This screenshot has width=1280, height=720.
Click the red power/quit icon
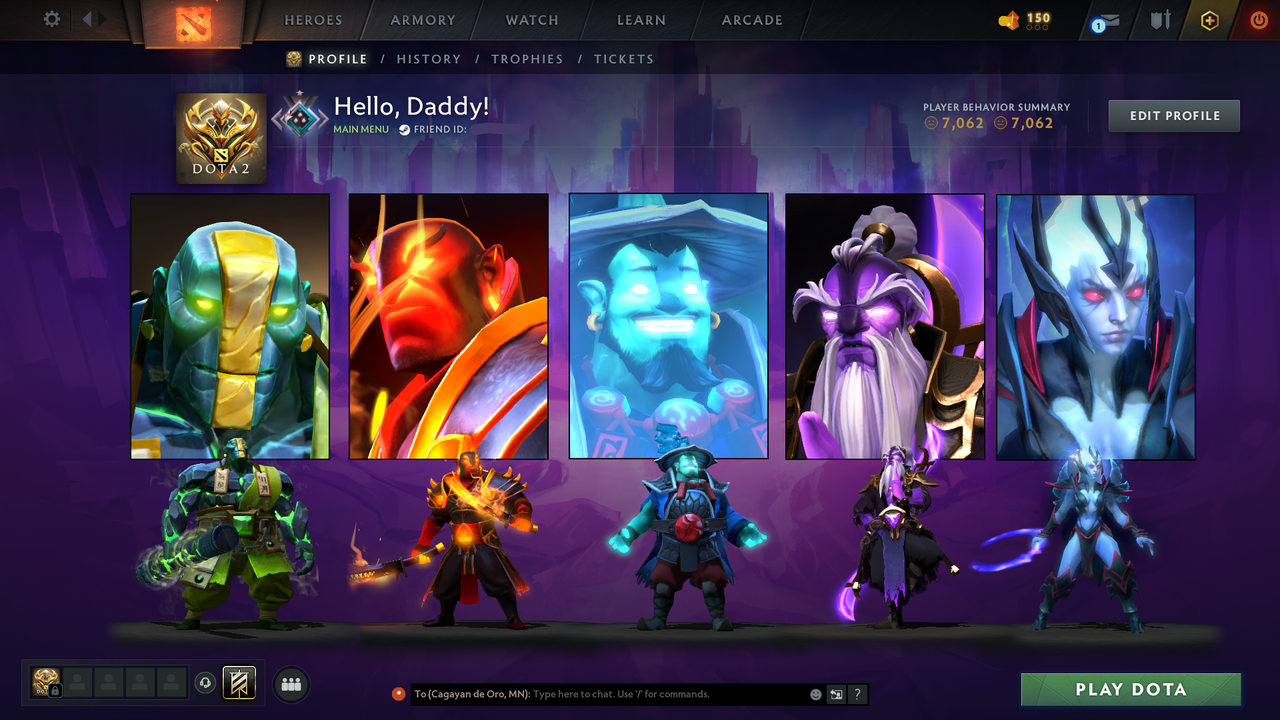pyautogui.click(x=1258, y=18)
